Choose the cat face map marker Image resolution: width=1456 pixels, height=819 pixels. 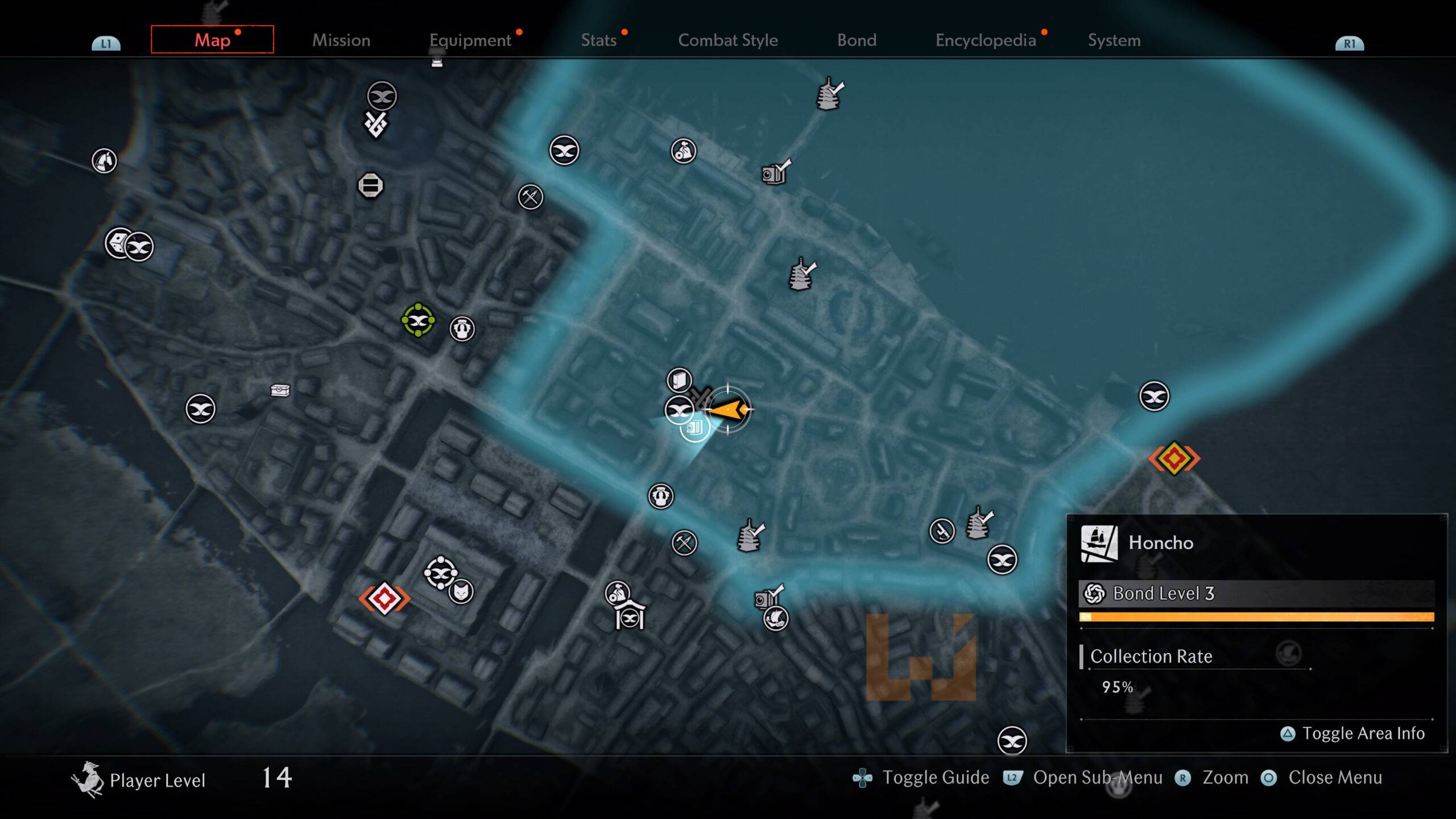click(461, 592)
